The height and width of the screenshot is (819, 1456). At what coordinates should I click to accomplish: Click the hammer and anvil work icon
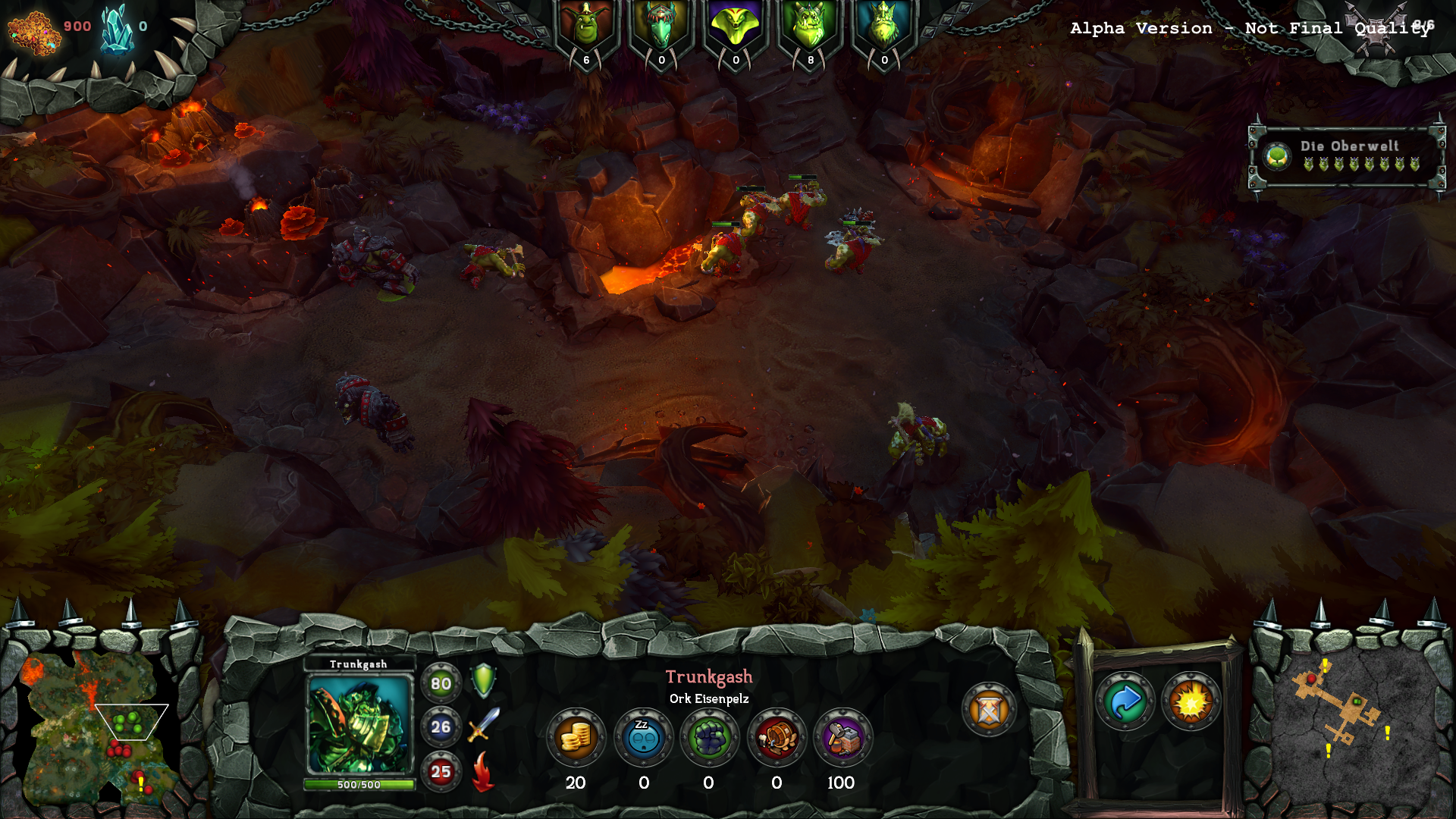coord(843,737)
